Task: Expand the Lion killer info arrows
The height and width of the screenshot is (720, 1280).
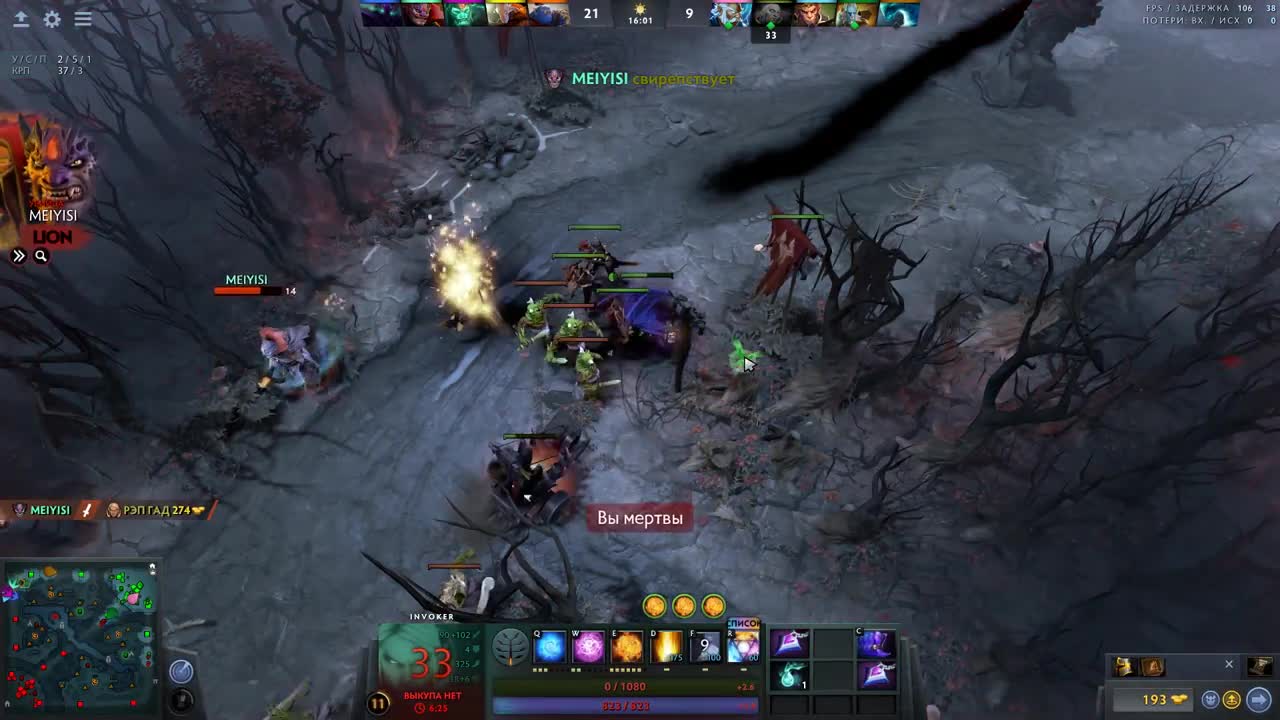Action: tap(19, 256)
